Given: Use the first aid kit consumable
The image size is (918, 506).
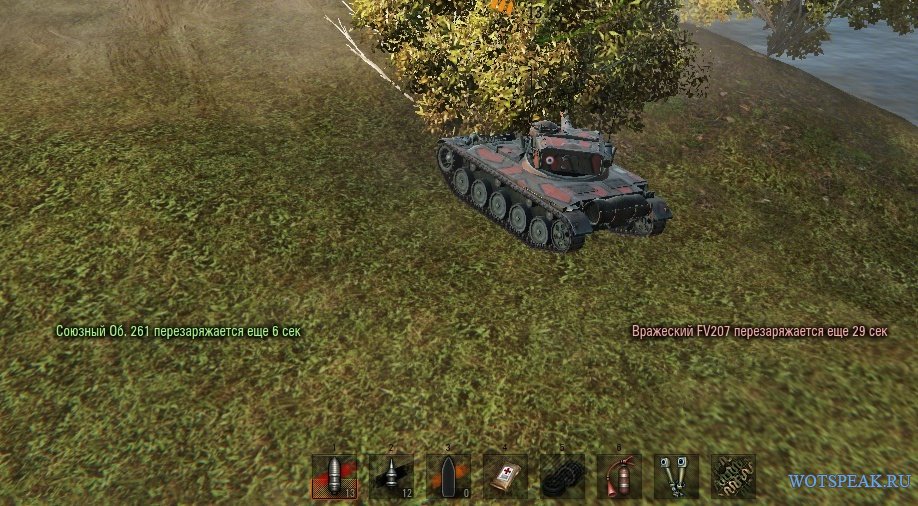Looking at the screenshot, I should pyautogui.click(x=505, y=475).
